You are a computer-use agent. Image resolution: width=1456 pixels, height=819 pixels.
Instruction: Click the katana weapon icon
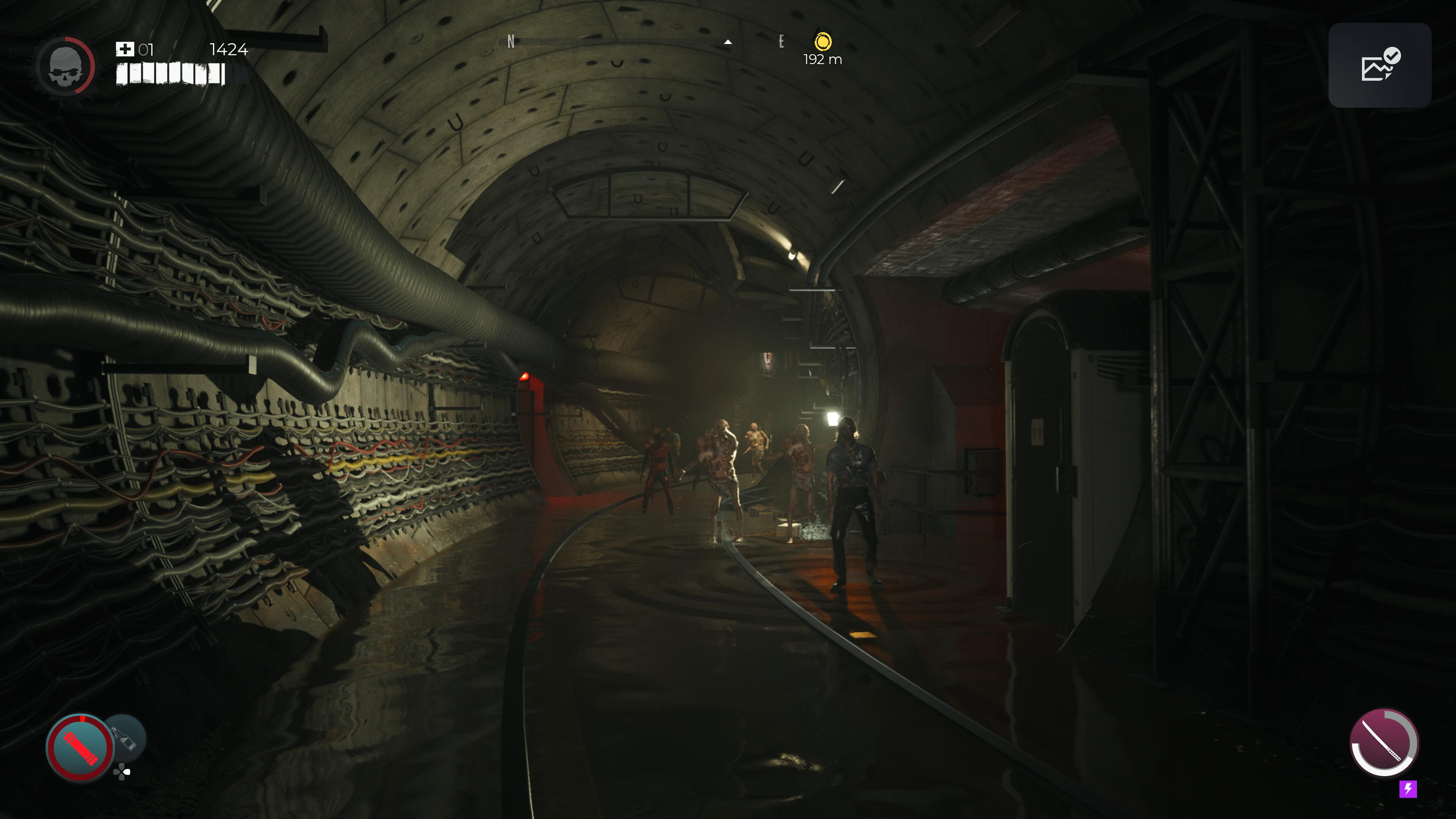coord(1382,742)
